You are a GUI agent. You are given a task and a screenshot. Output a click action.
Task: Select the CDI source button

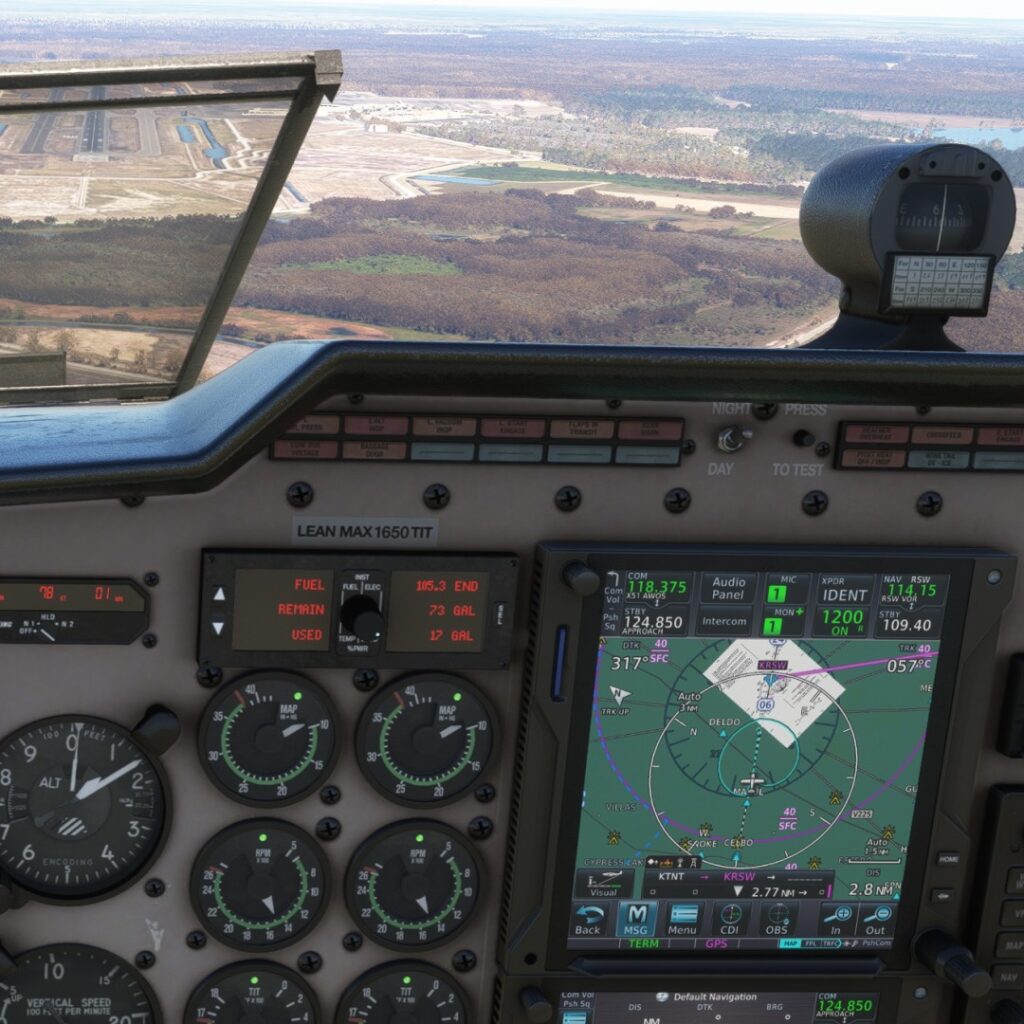tap(731, 918)
